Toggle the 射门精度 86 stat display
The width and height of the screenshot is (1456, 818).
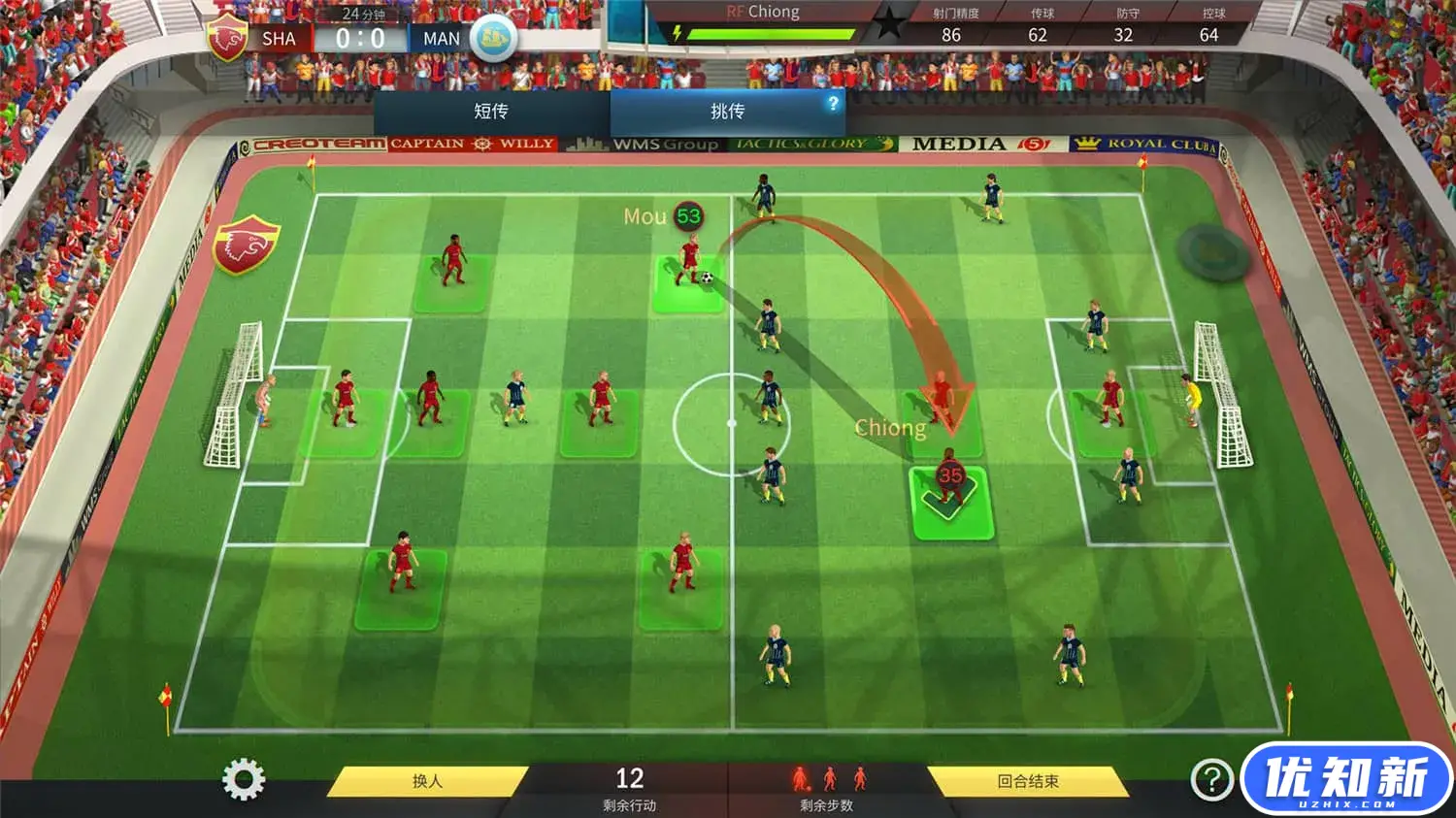point(955,24)
